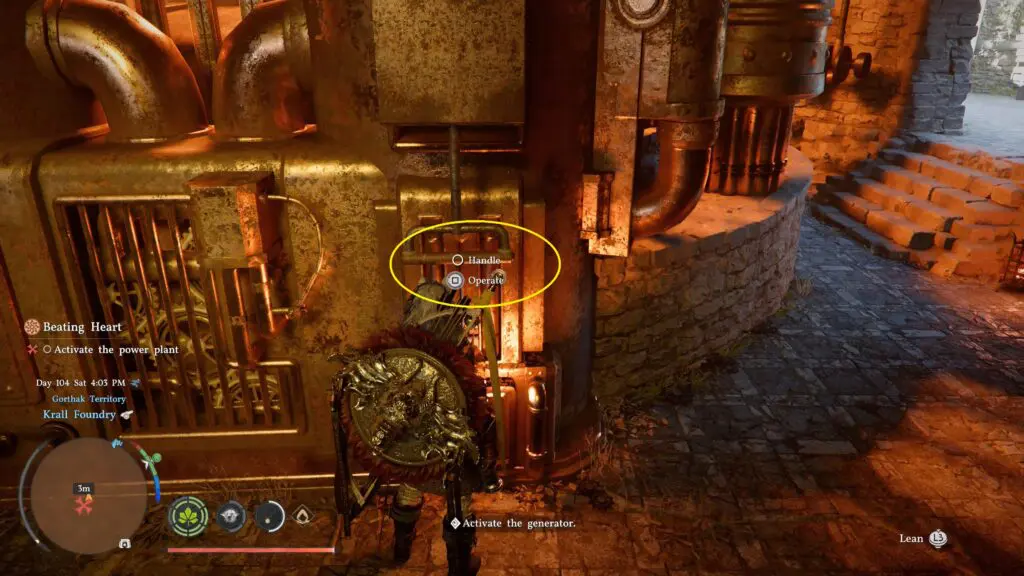Select the diamond-shaped flame icon
This screenshot has height=576, width=1024.
pyautogui.click(x=302, y=516)
